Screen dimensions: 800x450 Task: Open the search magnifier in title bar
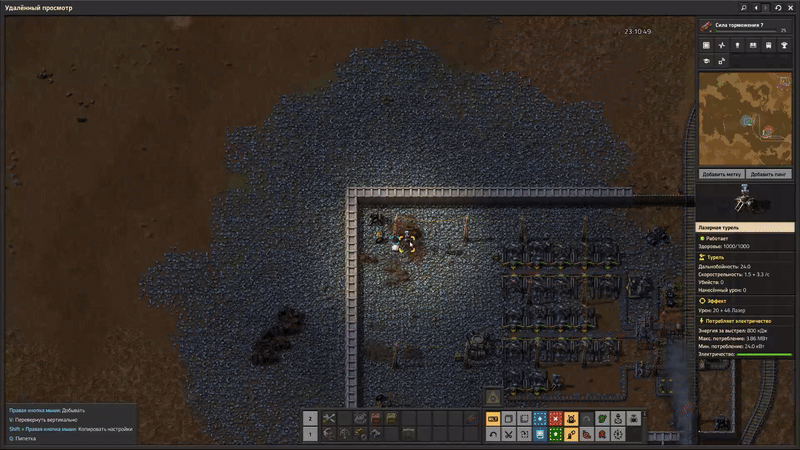point(744,7)
